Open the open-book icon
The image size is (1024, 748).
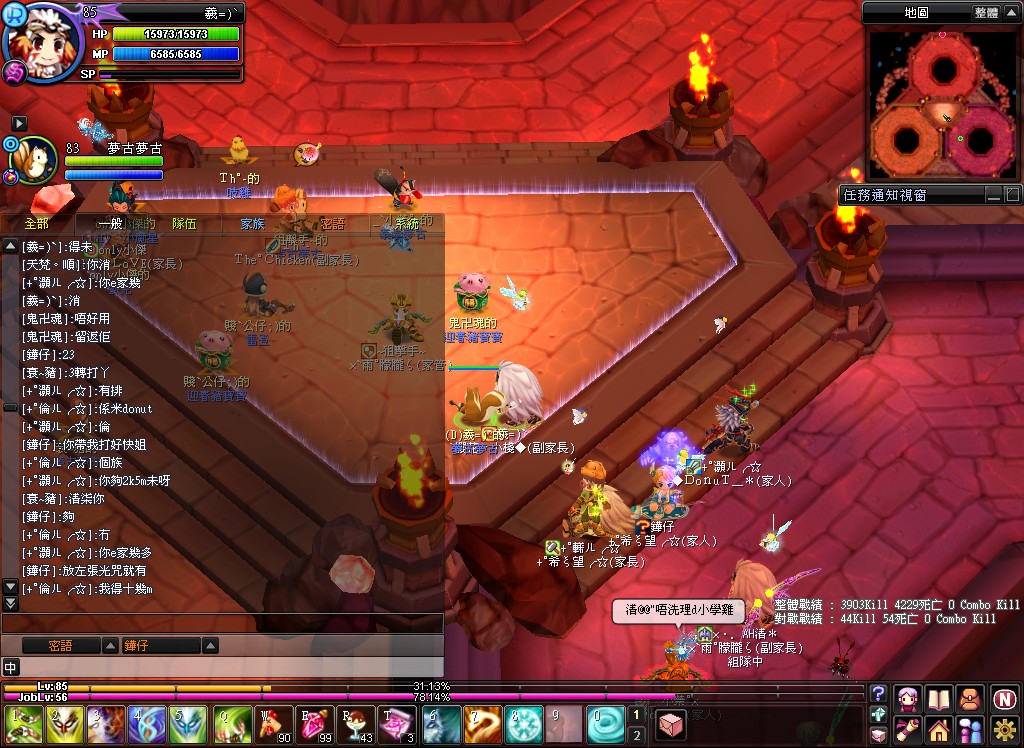click(x=939, y=697)
